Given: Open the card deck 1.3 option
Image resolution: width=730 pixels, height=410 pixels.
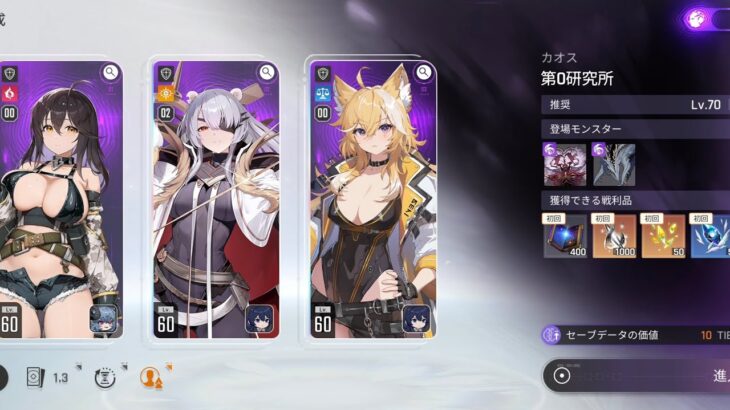Looking at the screenshot, I should point(47,377).
